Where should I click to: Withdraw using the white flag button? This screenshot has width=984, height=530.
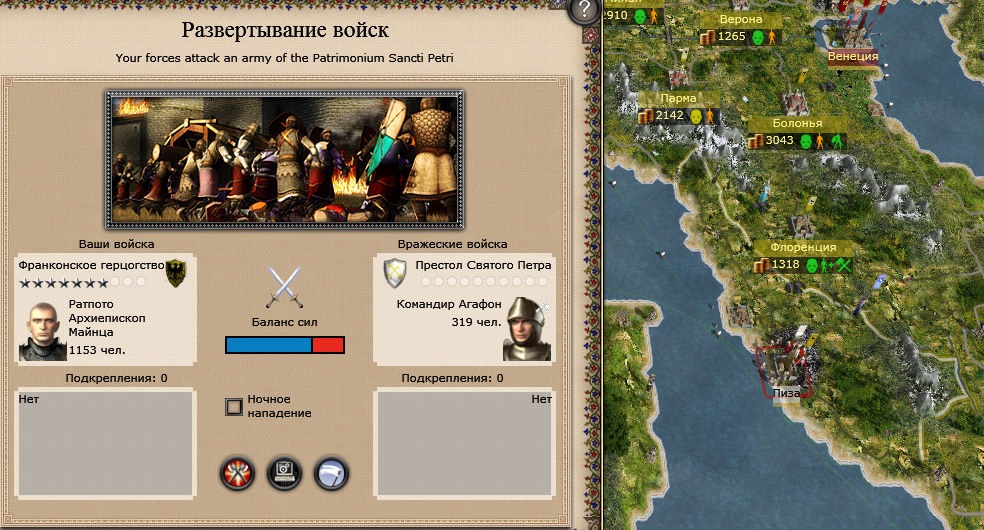(x=331, y=472)
